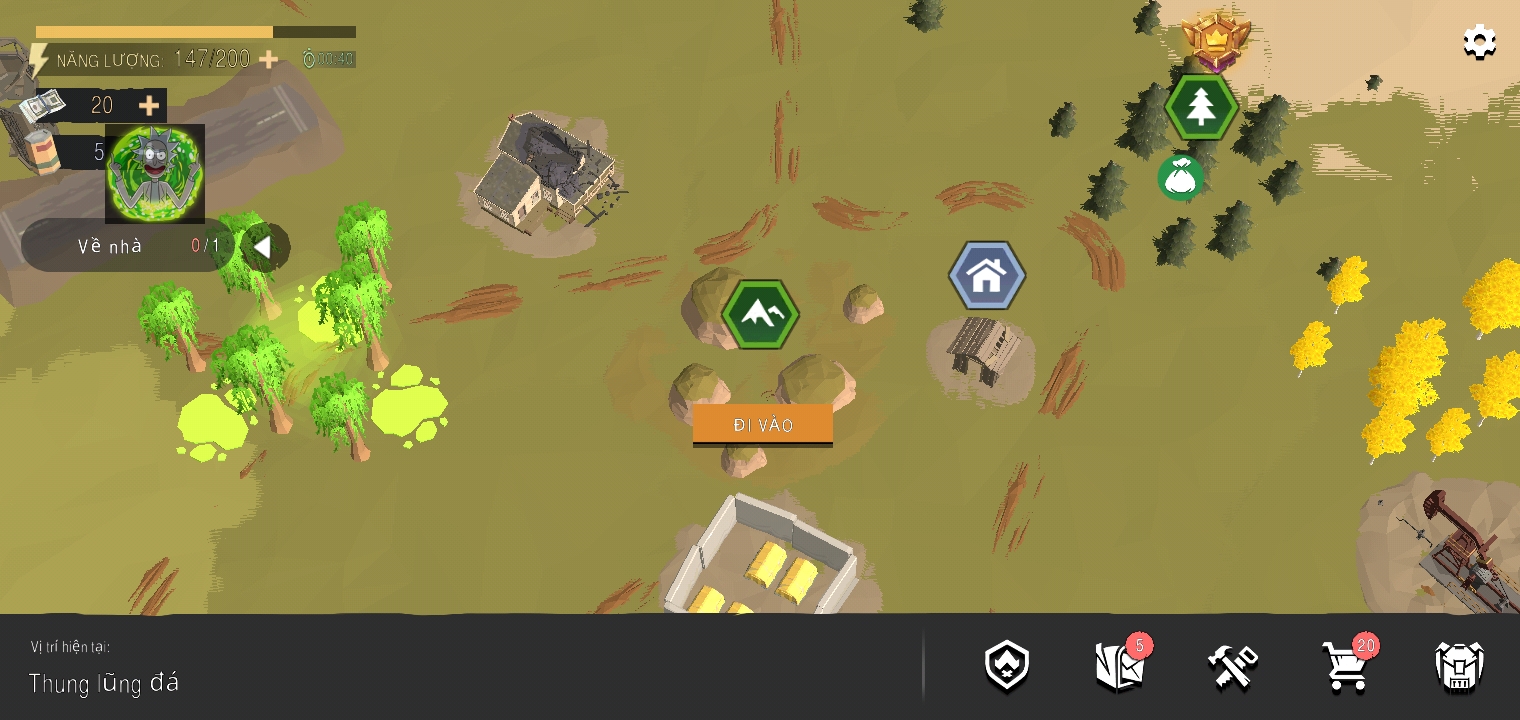Open the map with 5 notifications

tap(1120, 666)
